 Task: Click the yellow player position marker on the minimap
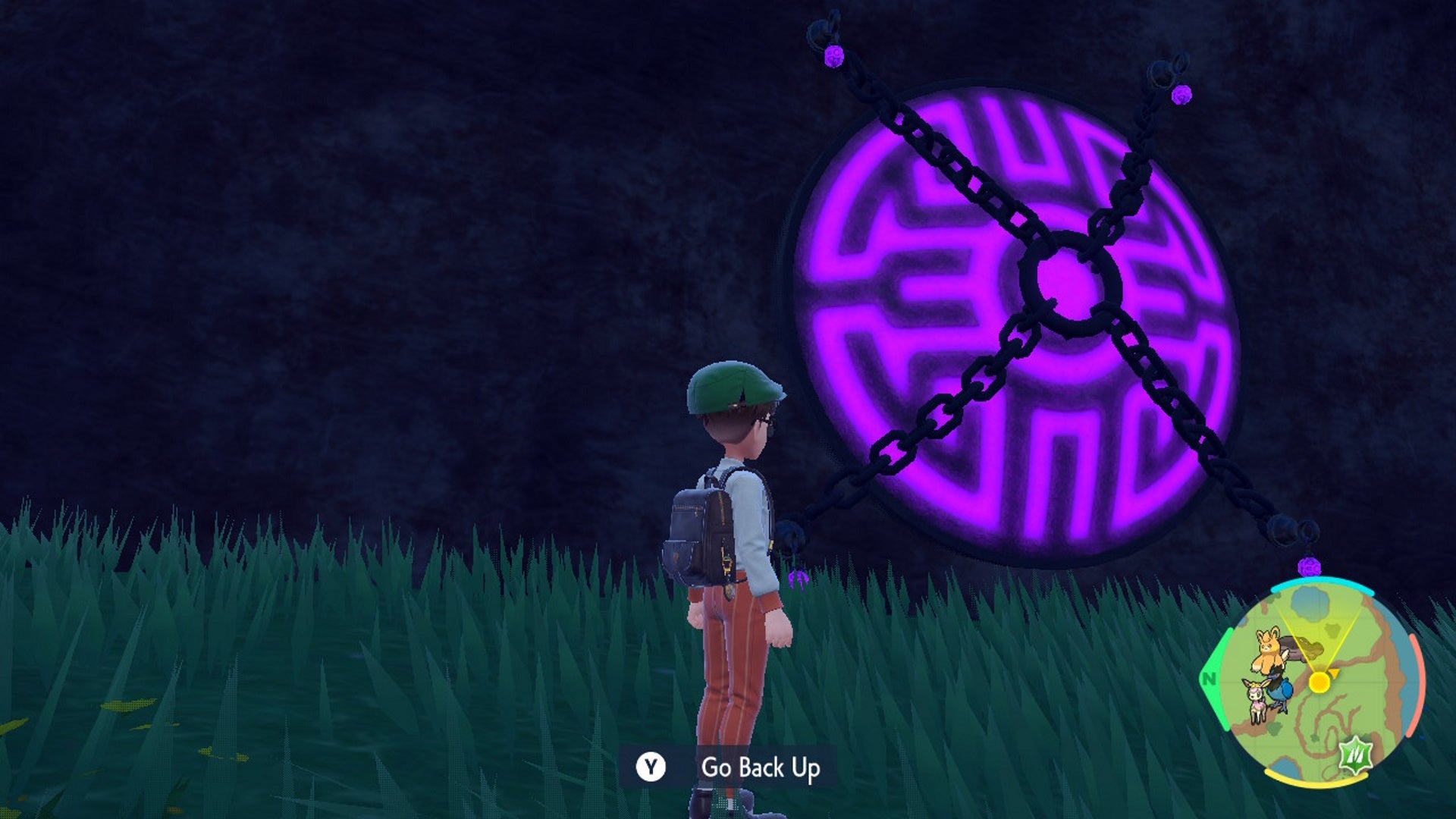(1320, 682)
